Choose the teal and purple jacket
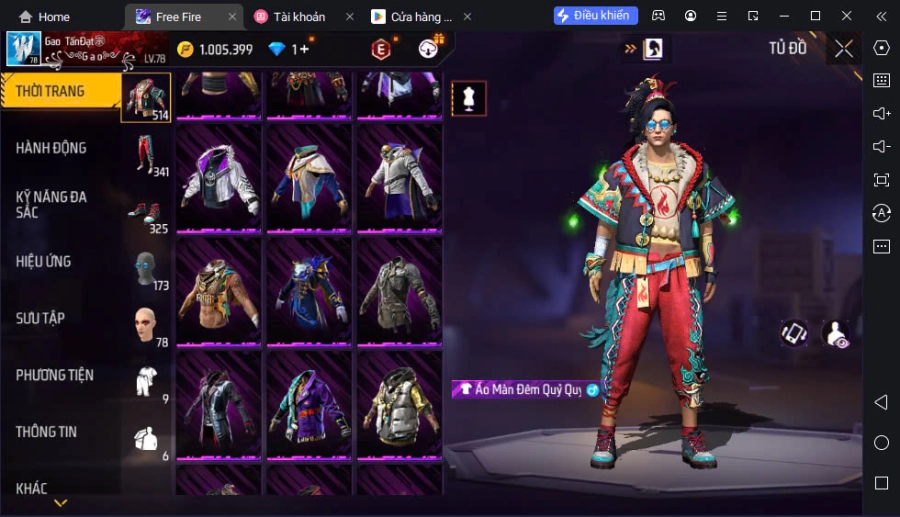The height and width of the screenshot is (517, 900). click(308, 405)
